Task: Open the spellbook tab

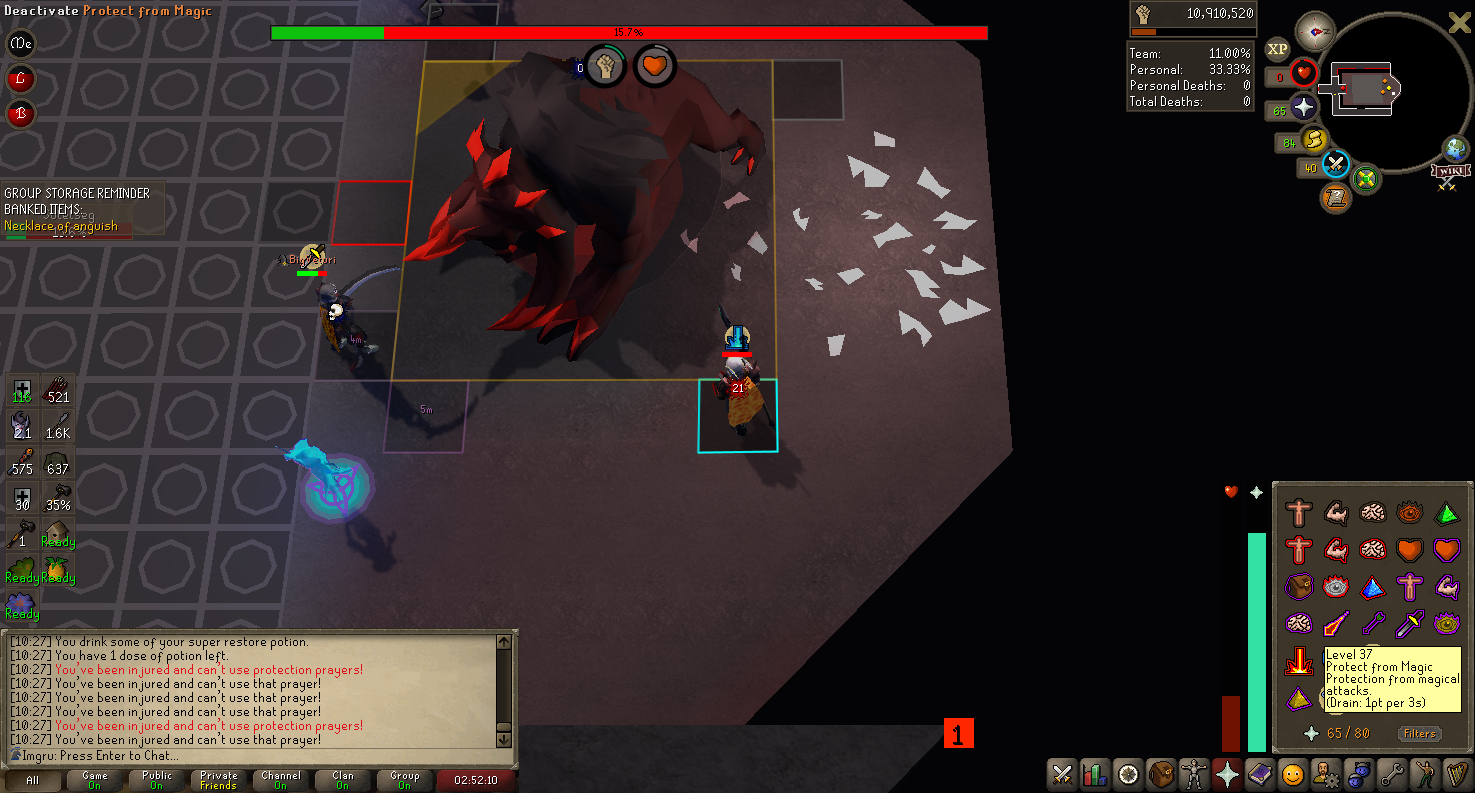Action: tap(1258, 774)
